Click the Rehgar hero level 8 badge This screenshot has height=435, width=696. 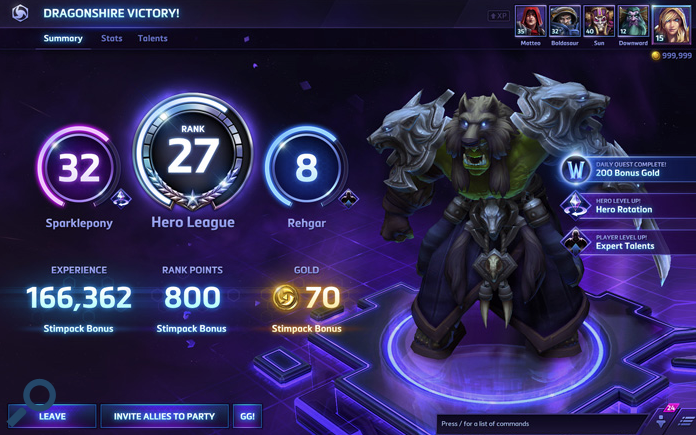point(306,168)
